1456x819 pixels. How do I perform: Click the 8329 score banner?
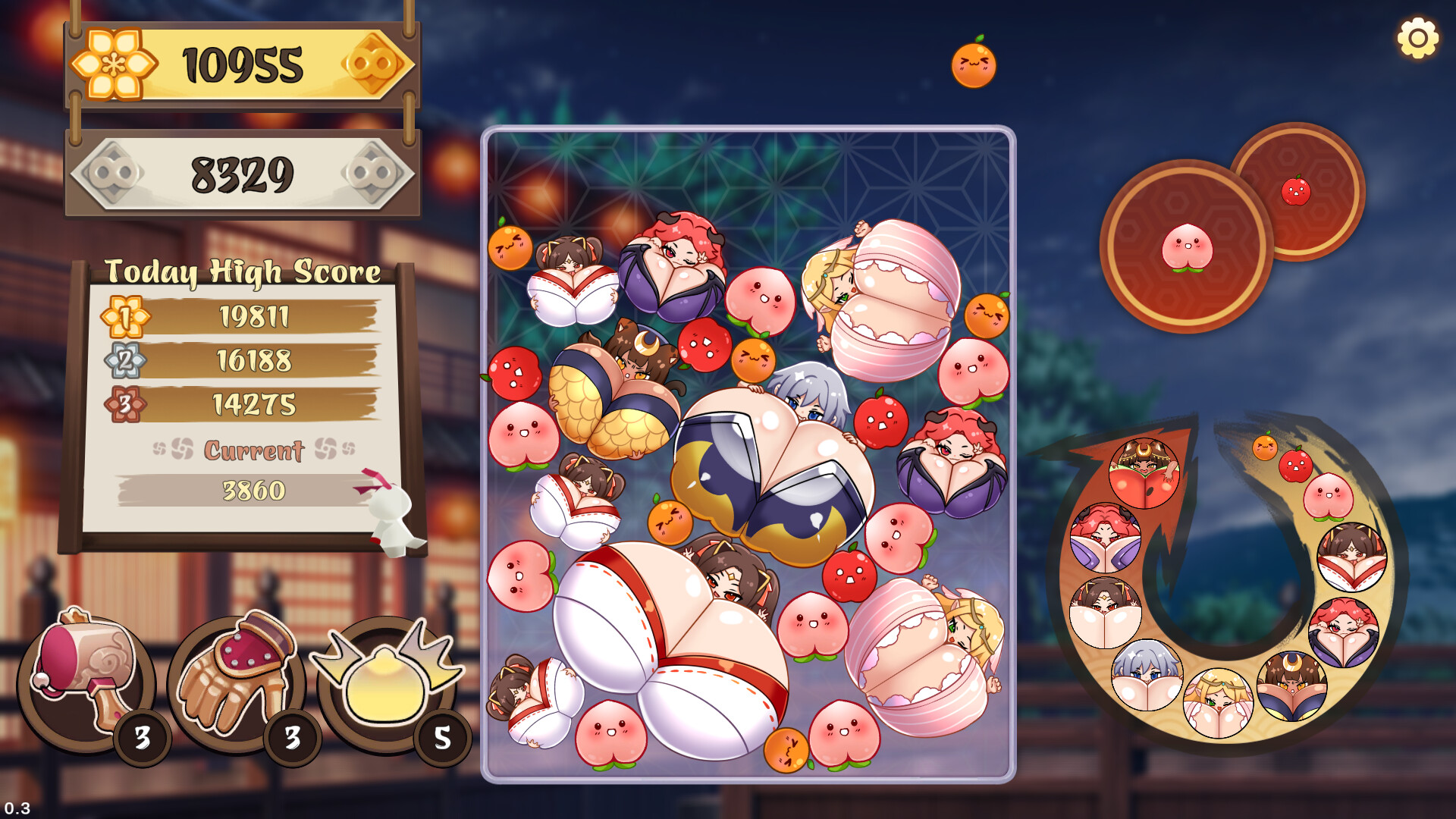click(x=243, y=173)
